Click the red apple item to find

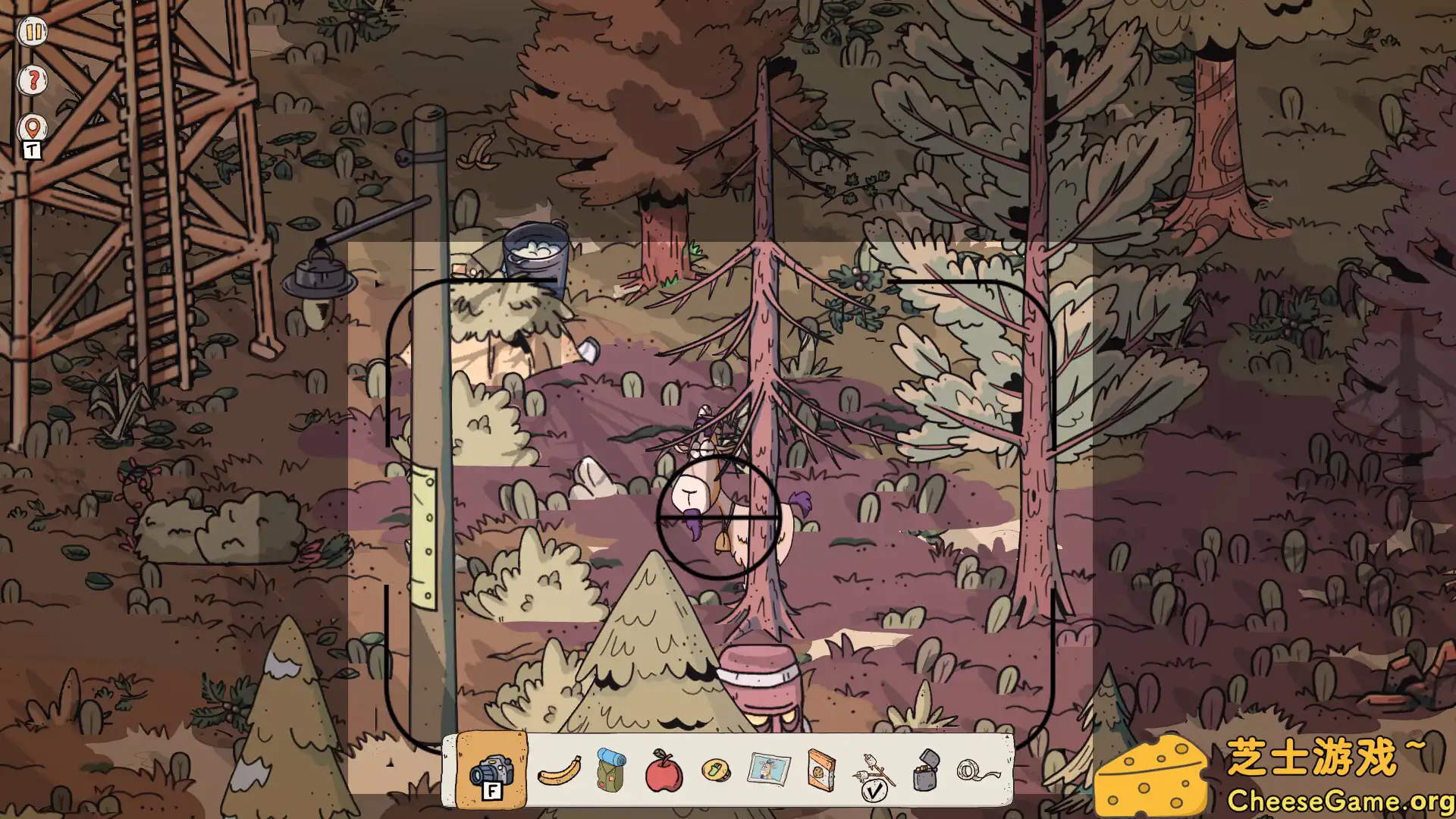665,773
